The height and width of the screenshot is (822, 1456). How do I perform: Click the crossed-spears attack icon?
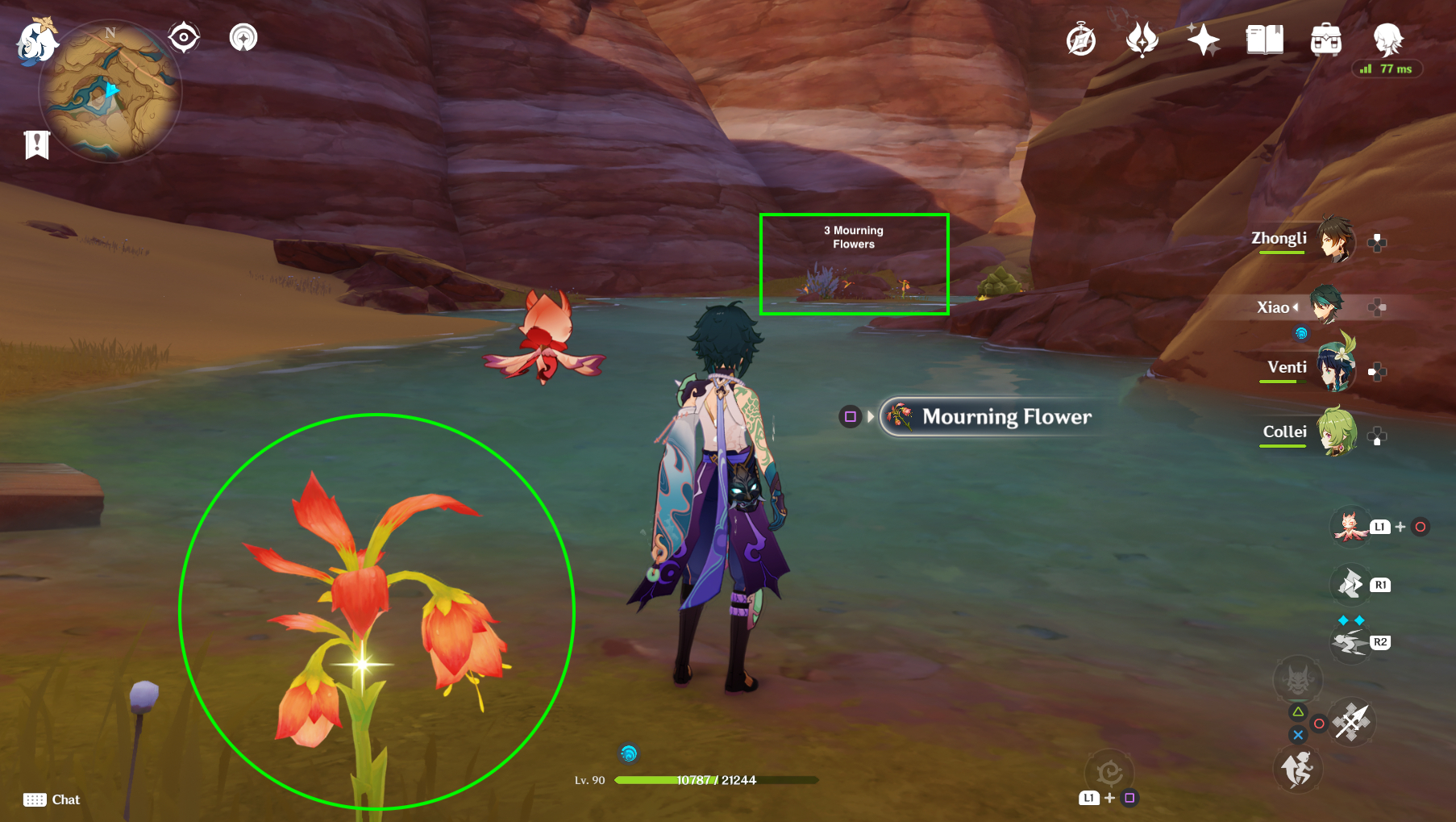point(1350,722)
